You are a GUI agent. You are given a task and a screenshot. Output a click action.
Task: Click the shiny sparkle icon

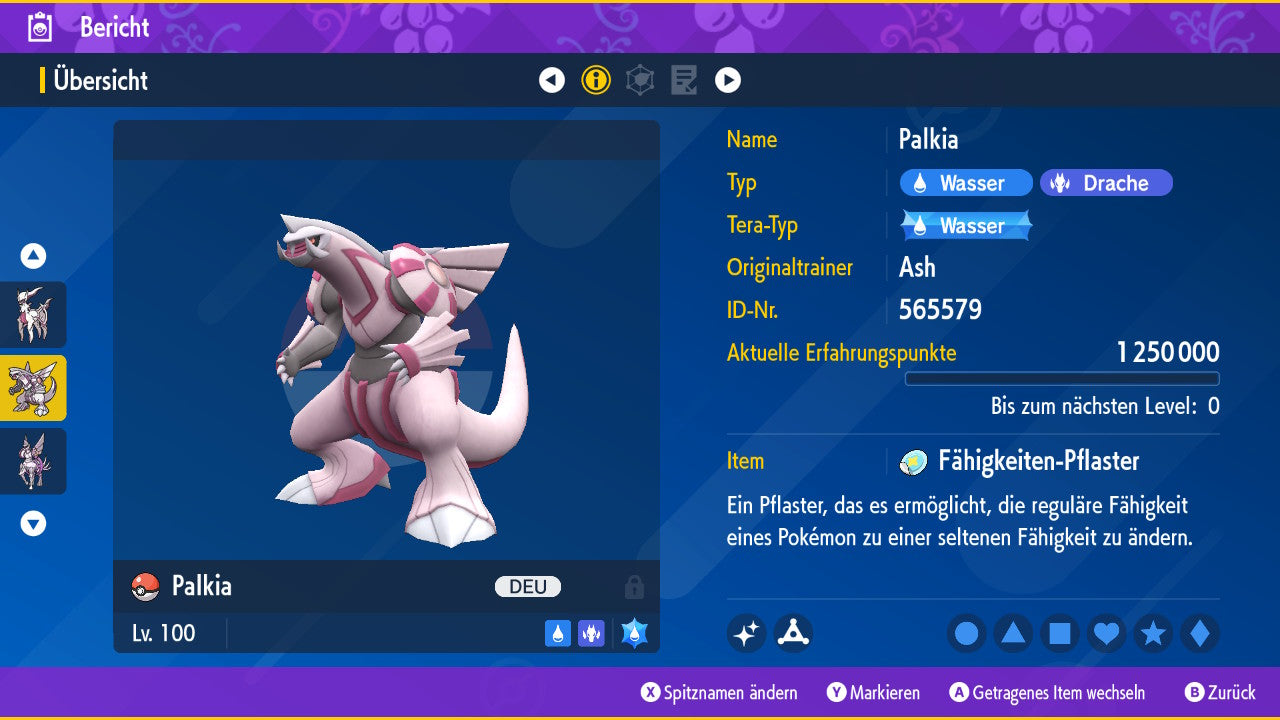pos(746,633)
